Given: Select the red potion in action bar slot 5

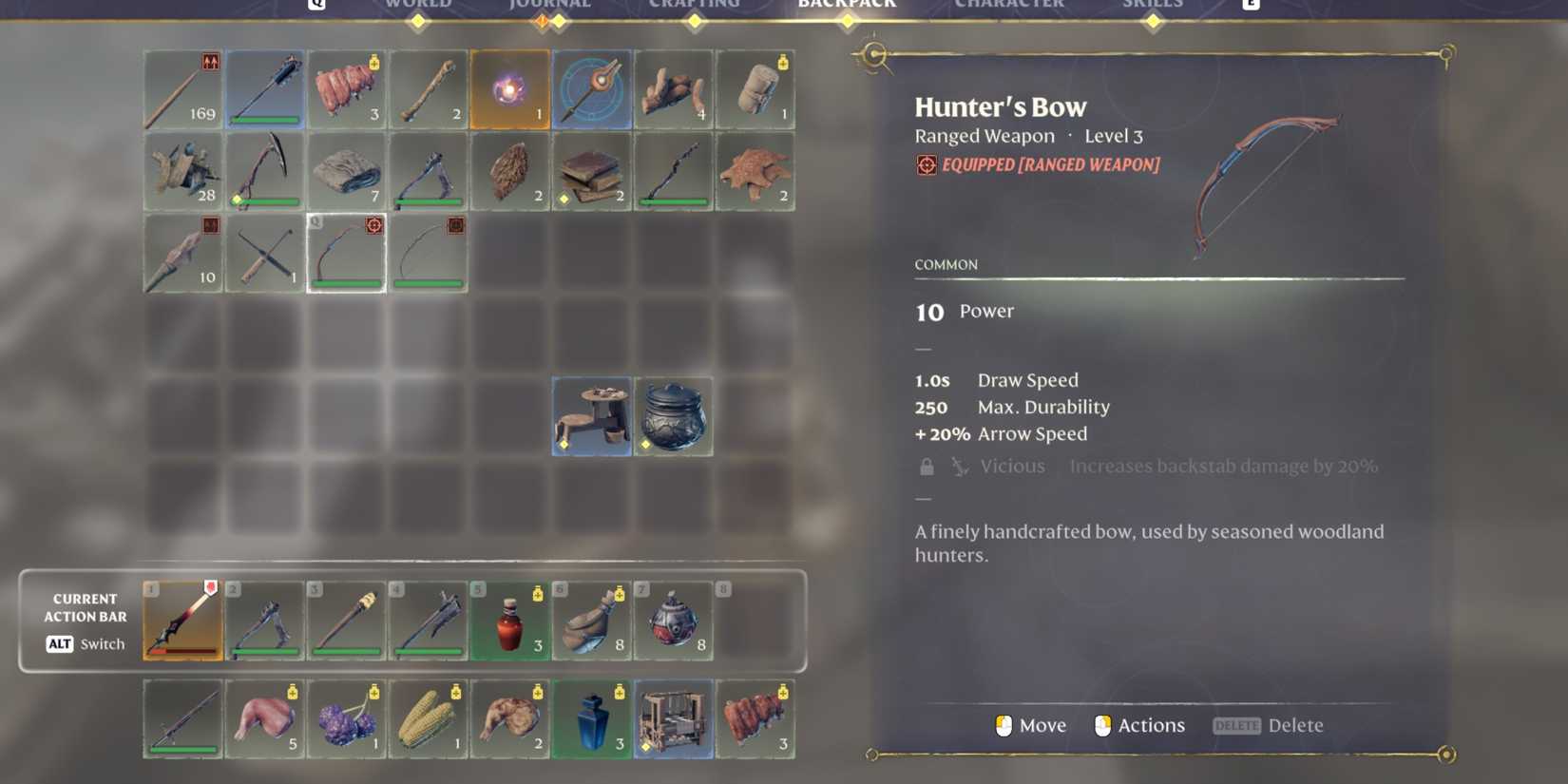Looking at the screenshot, I should tap(510, 619).
